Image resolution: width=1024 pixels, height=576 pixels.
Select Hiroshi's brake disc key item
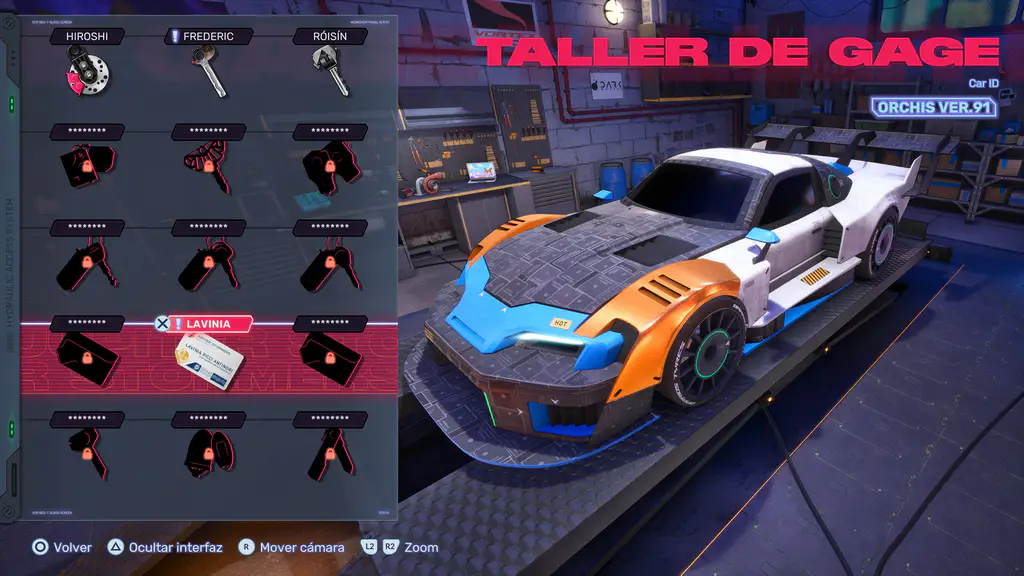pyautogui.click(x=87, y=72)
